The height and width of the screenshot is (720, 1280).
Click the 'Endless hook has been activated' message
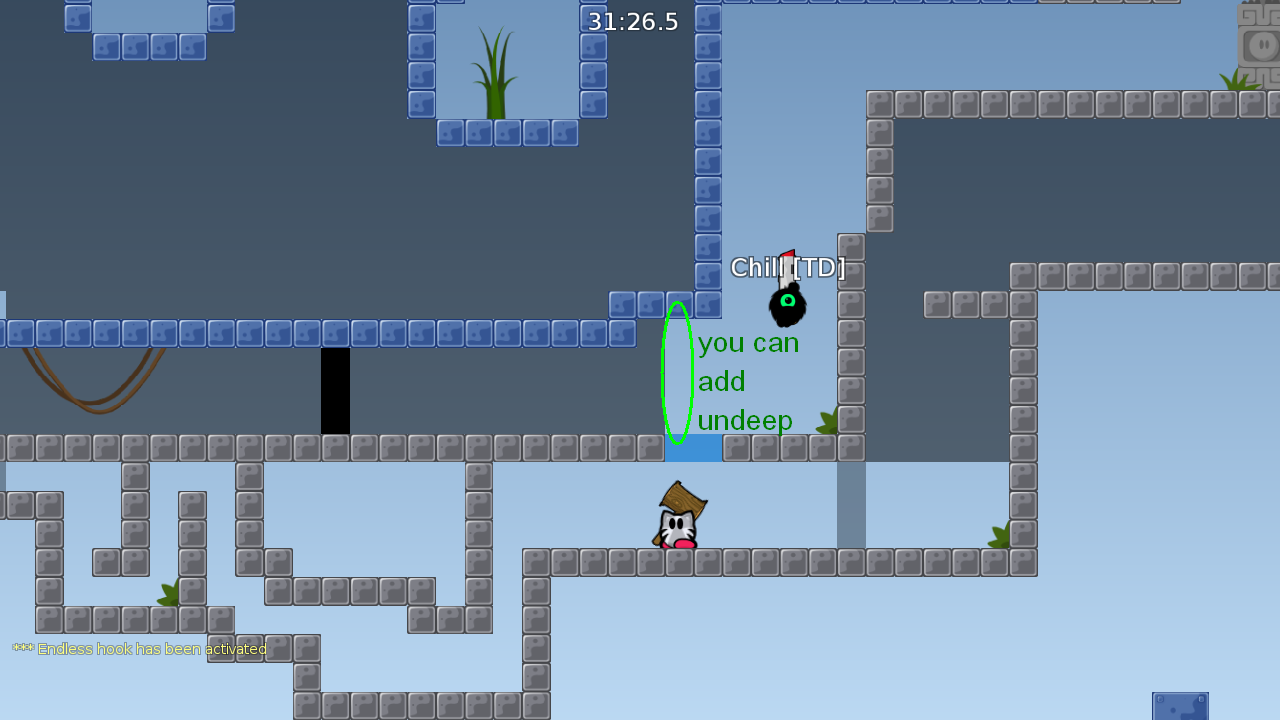140,648
